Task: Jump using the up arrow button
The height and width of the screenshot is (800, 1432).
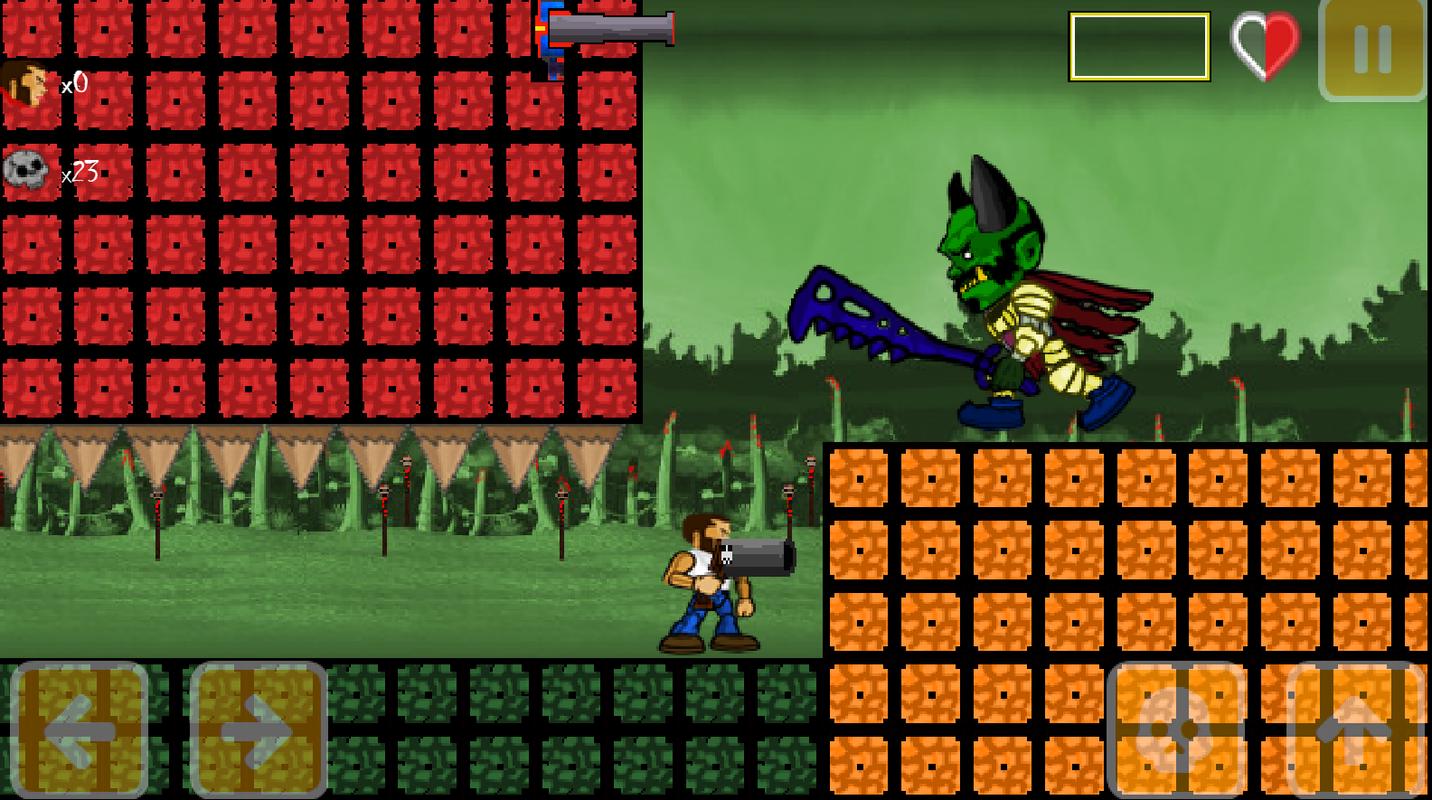Action: 1356,729
